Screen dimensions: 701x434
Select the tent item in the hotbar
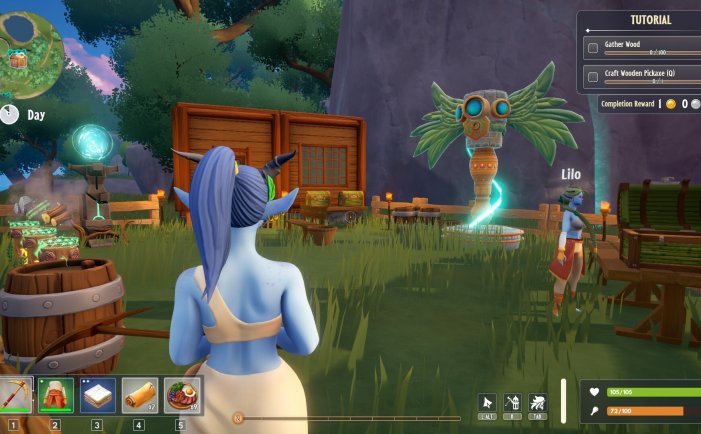pos(55,396)
